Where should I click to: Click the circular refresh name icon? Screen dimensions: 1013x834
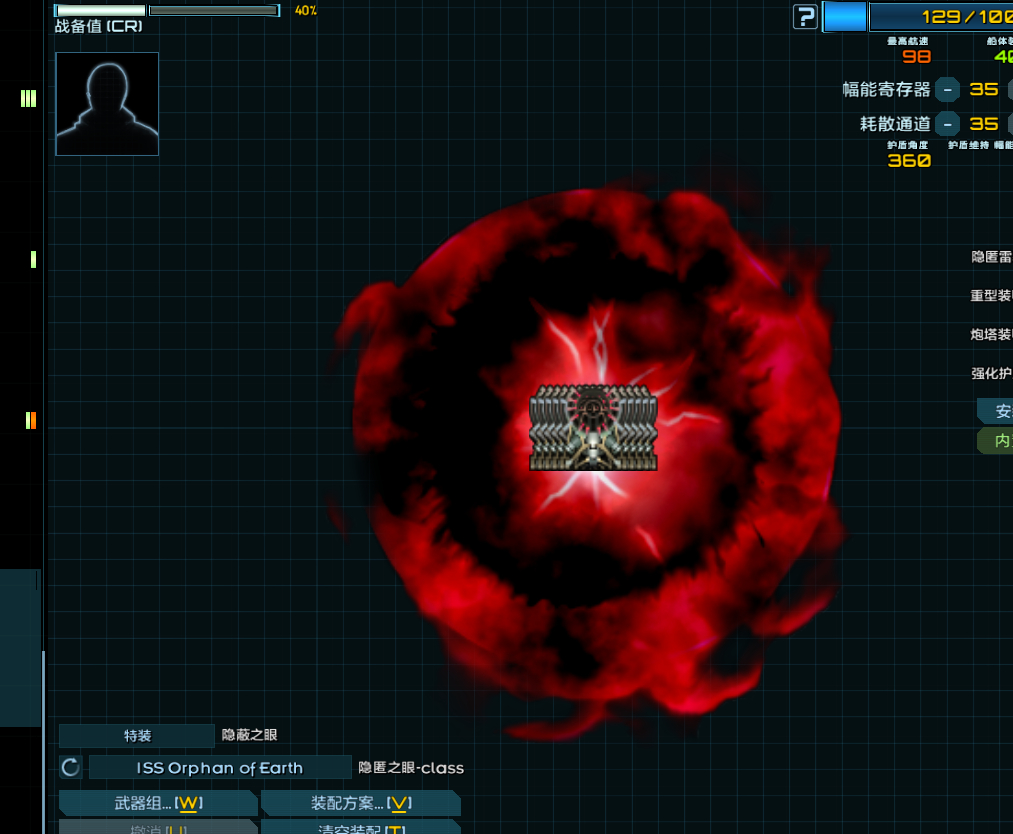(70, 768)
